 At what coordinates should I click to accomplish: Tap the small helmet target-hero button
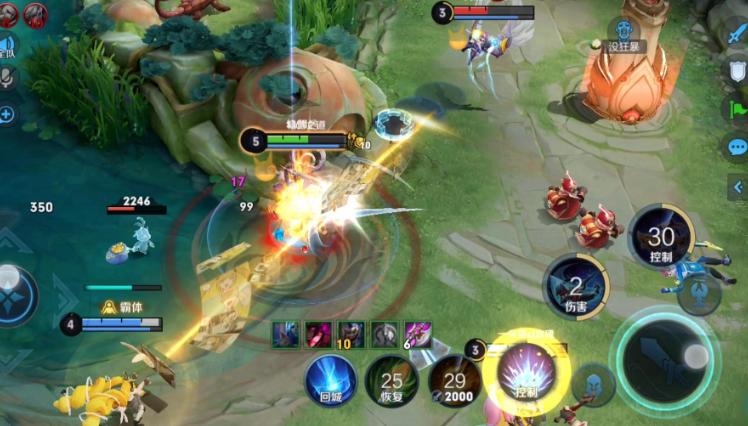click(594, 383)
